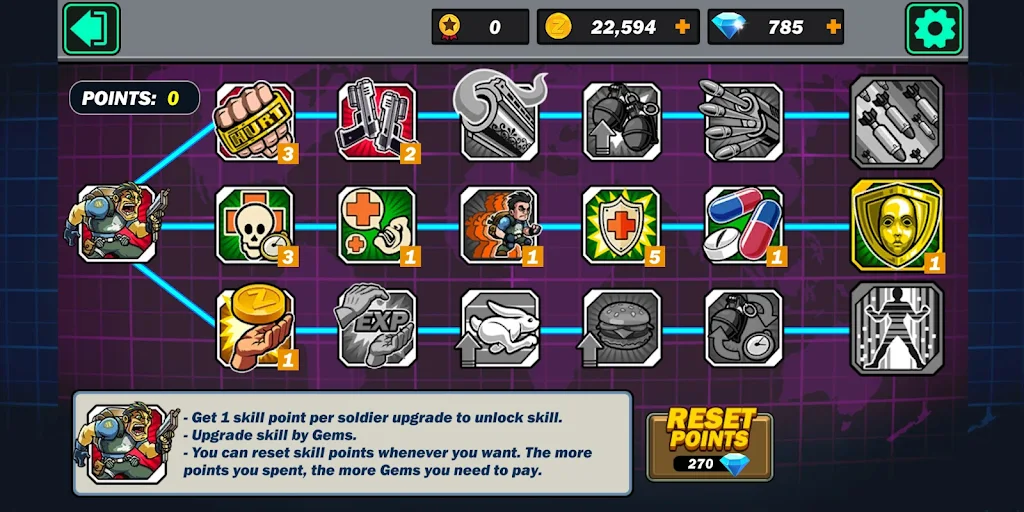Select the HURT fist skill
The image size is (1024, 512).
255,121
